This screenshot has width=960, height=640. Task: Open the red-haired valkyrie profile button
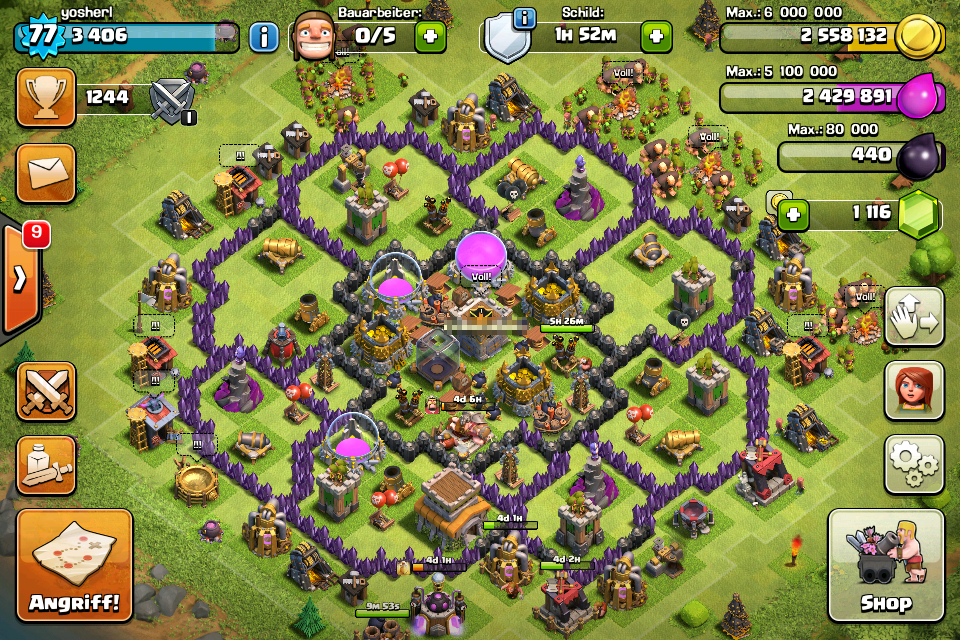pyautogui.click(x=913, y=391)
